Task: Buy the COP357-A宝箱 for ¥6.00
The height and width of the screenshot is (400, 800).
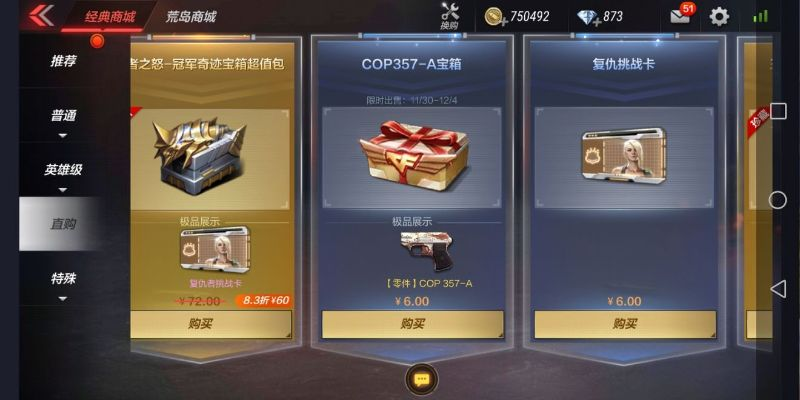Action: (x=413, y=324)
